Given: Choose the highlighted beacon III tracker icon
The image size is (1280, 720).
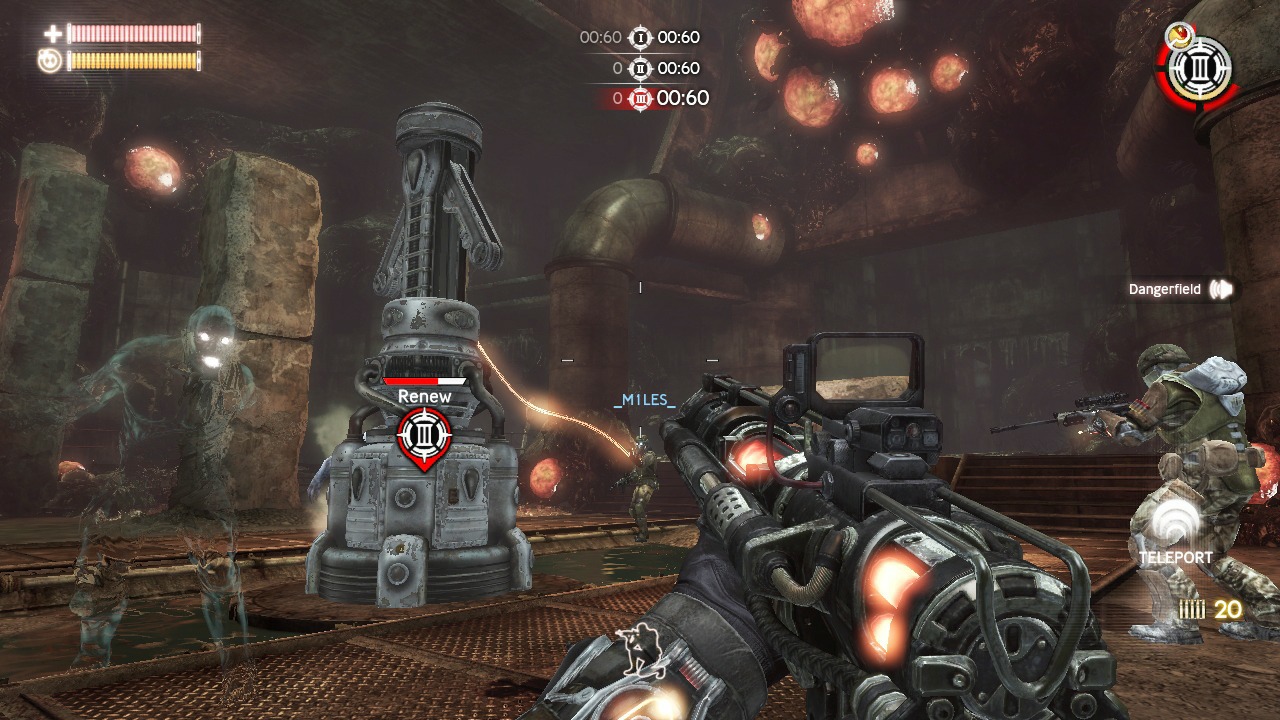Looking at the screenshot, I should click(x=640, y=98).
